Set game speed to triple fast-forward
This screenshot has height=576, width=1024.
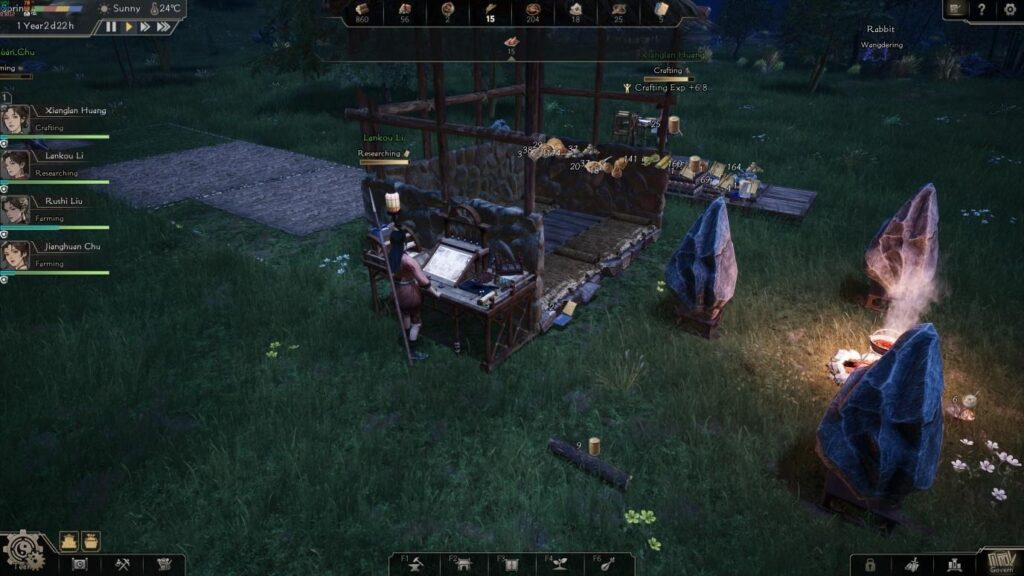(x=164, y=27)
